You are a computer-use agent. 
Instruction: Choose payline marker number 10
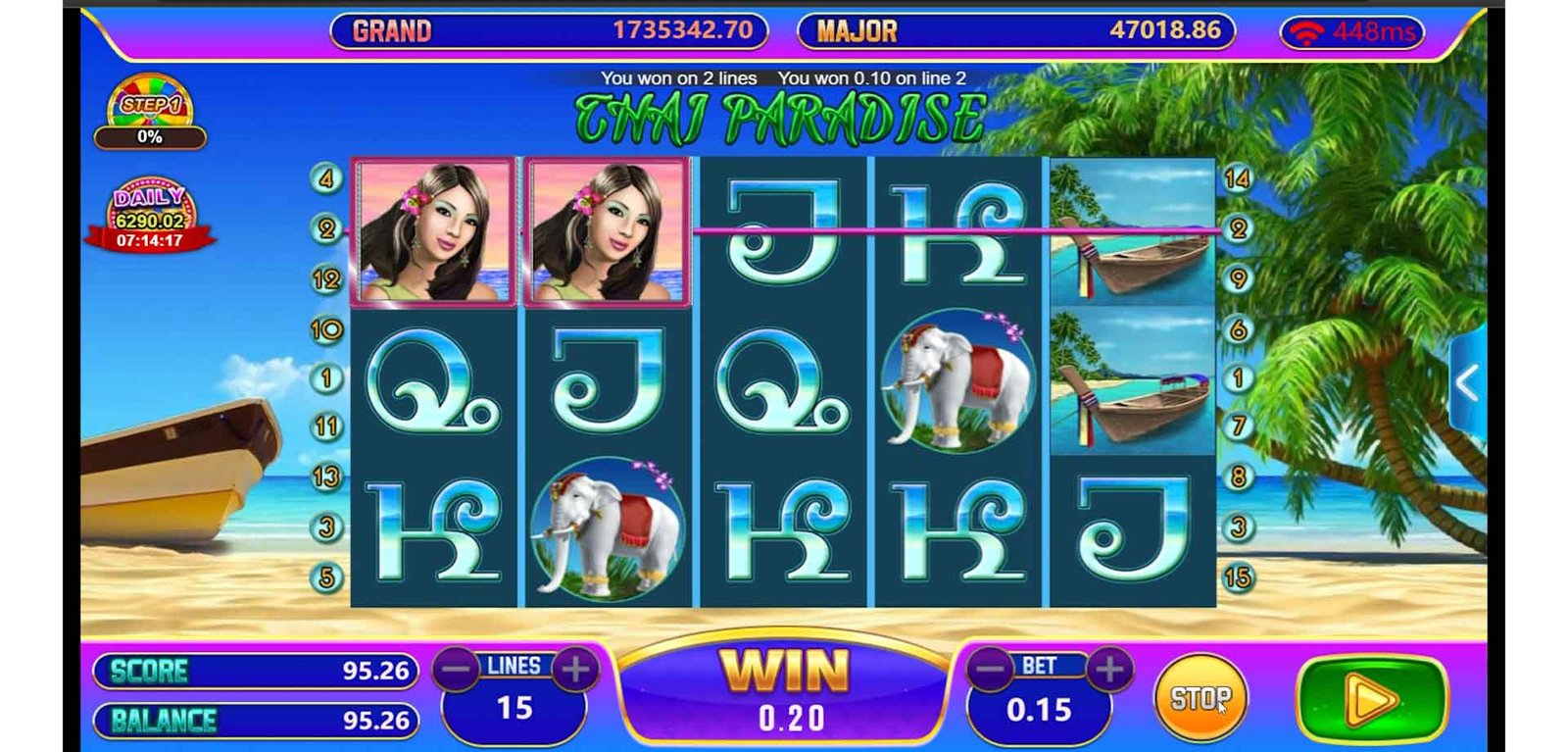326,329
